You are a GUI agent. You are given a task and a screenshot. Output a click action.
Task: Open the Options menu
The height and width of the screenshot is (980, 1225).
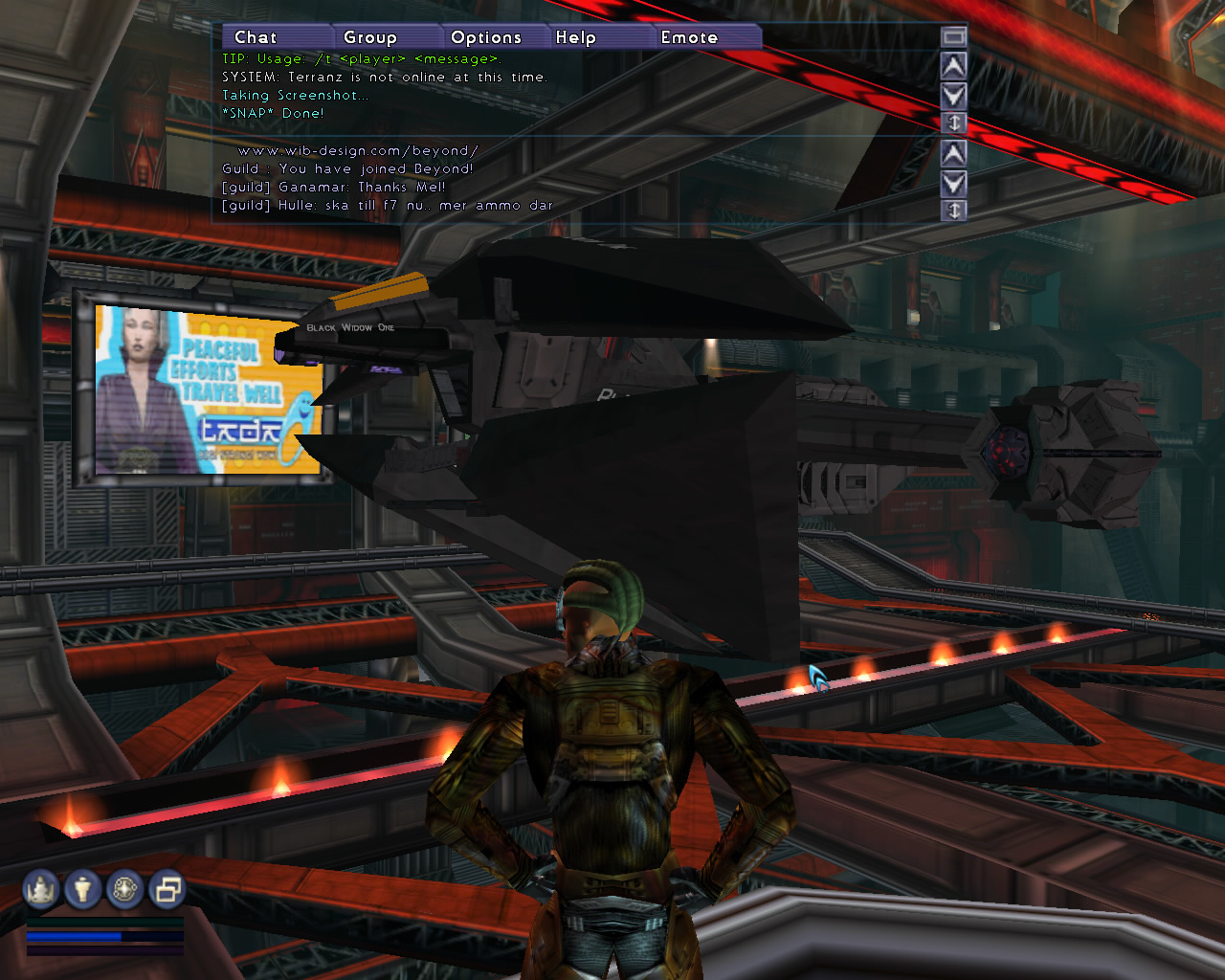[486, 37]
